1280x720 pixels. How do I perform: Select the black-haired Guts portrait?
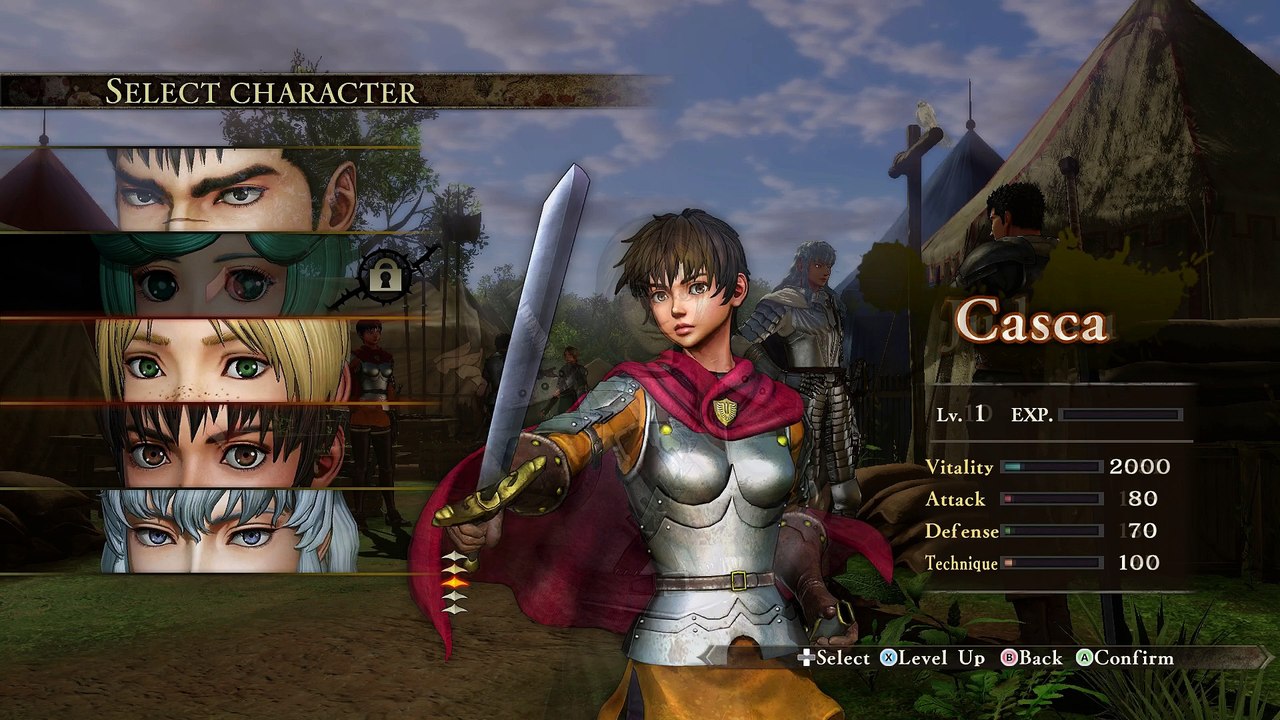coord(232,190)
